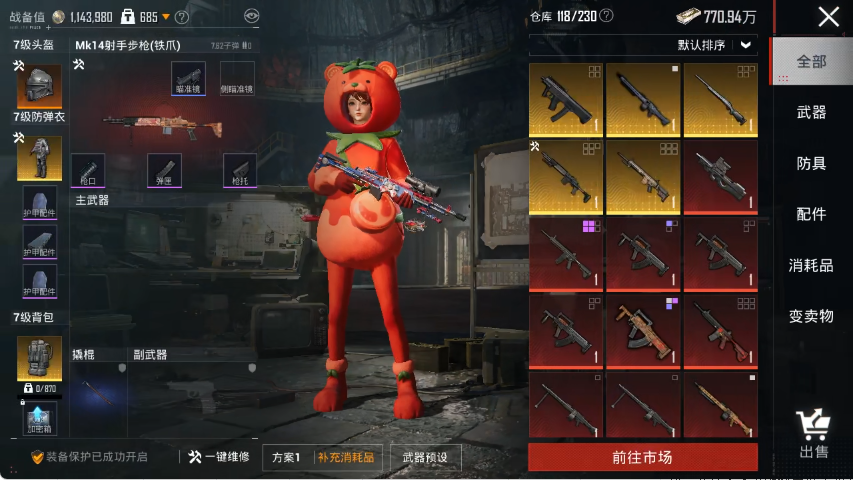This screenshot has height=480, width=853.
Task: Show the 消耗品 category tab
Action: point(811,265)
